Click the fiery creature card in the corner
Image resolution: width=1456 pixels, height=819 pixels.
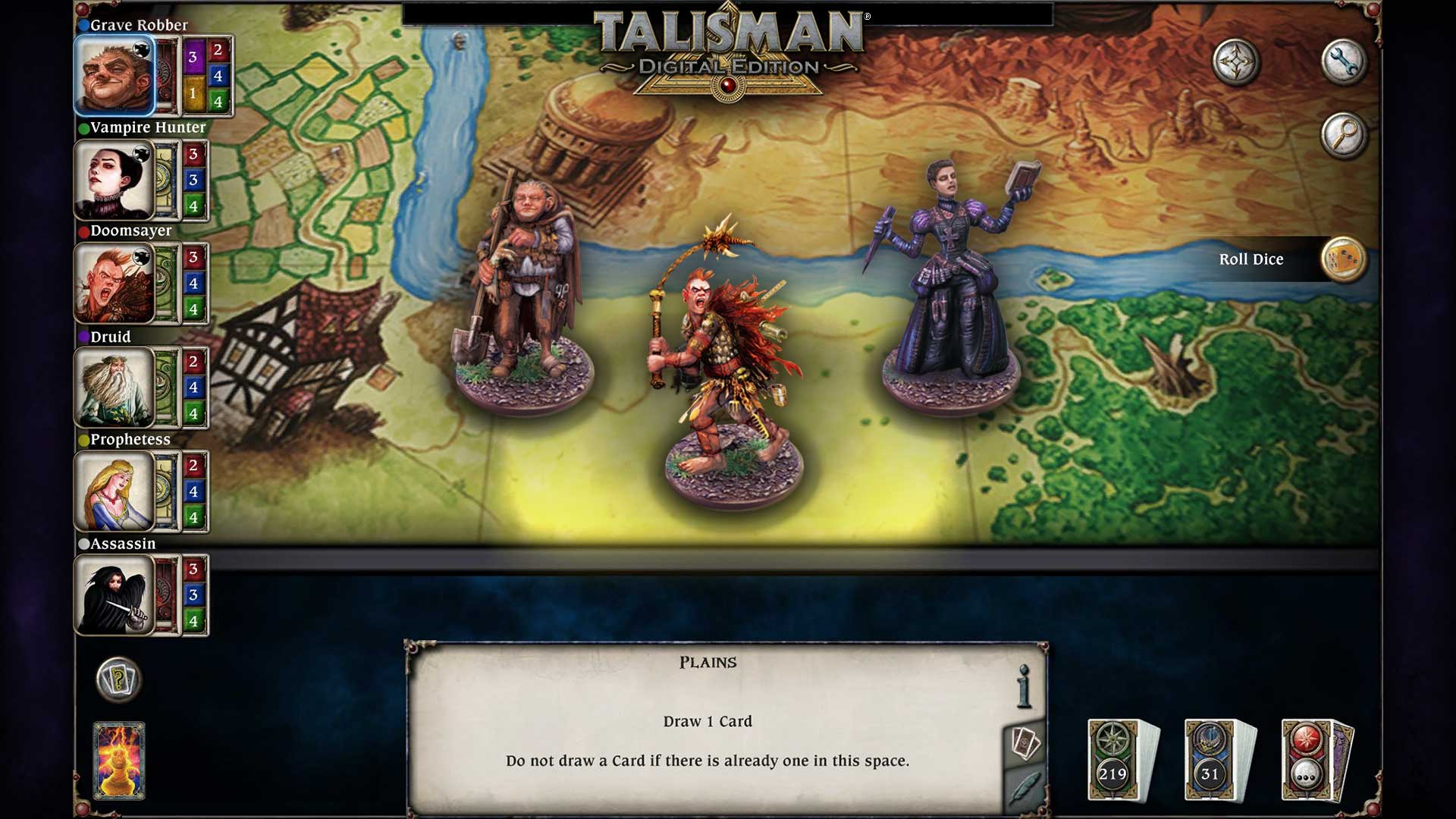pos(119,758)
